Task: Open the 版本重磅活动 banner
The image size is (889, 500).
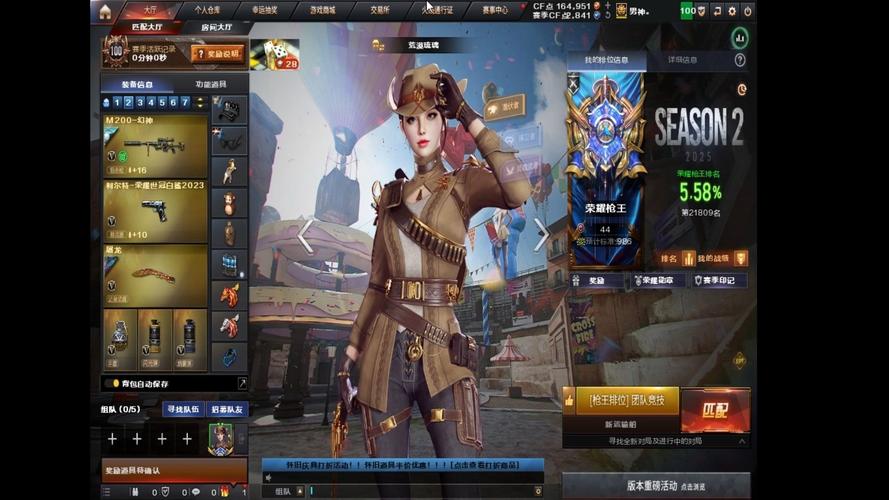Action: tap(655, 486)
